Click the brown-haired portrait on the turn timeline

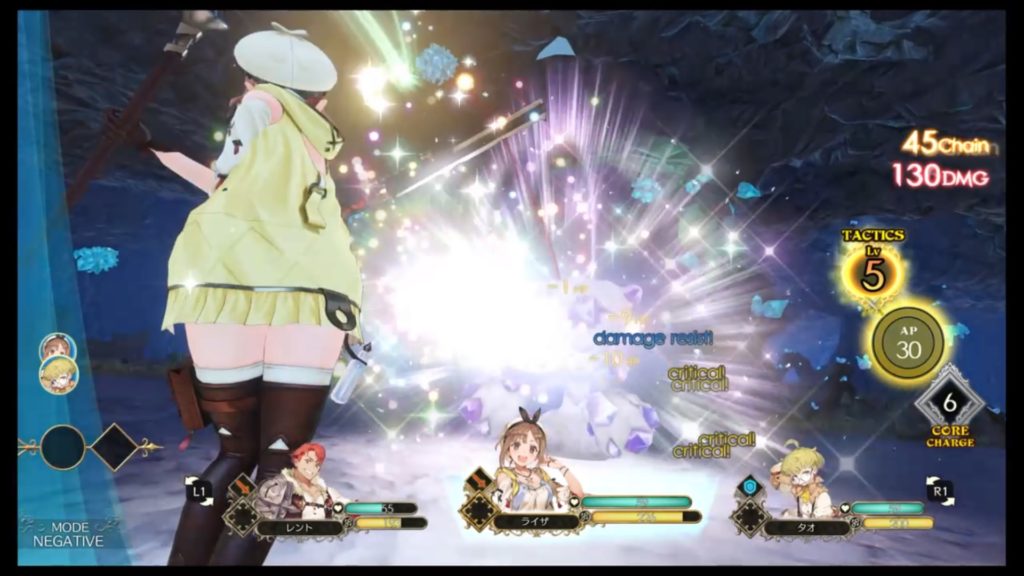55,346
